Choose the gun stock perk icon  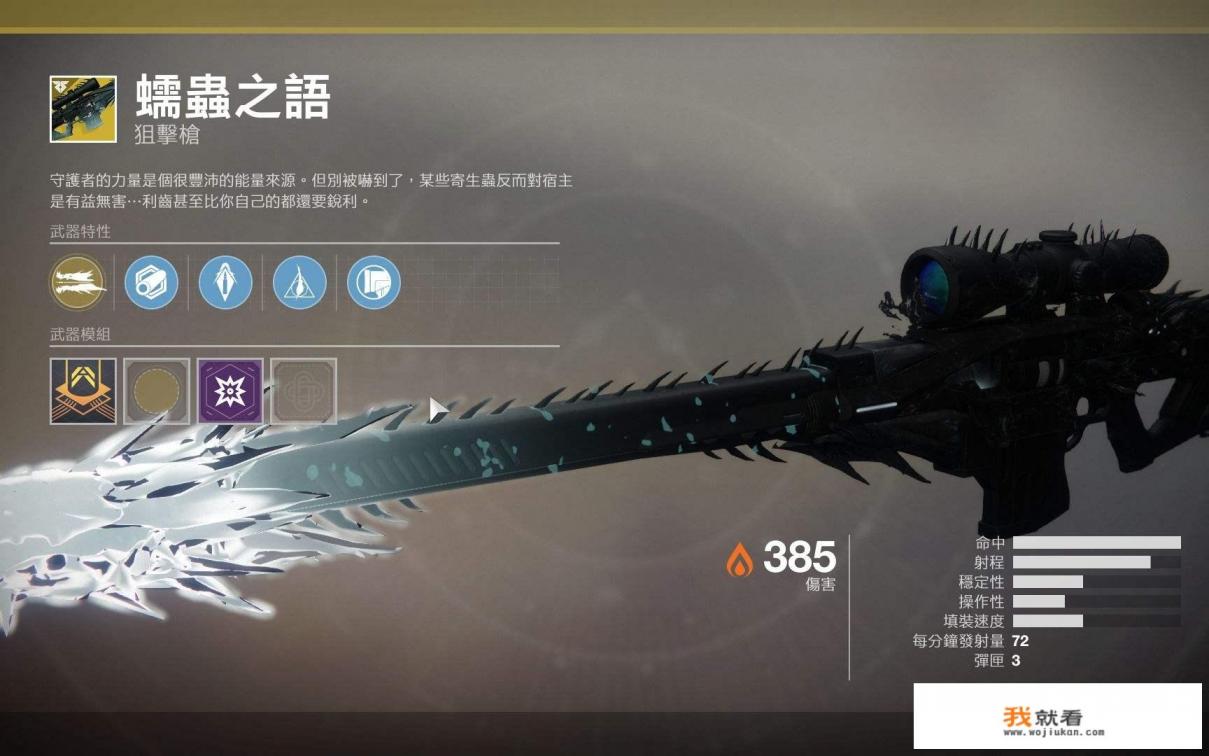pyautogui.click(x=374, y=283)
